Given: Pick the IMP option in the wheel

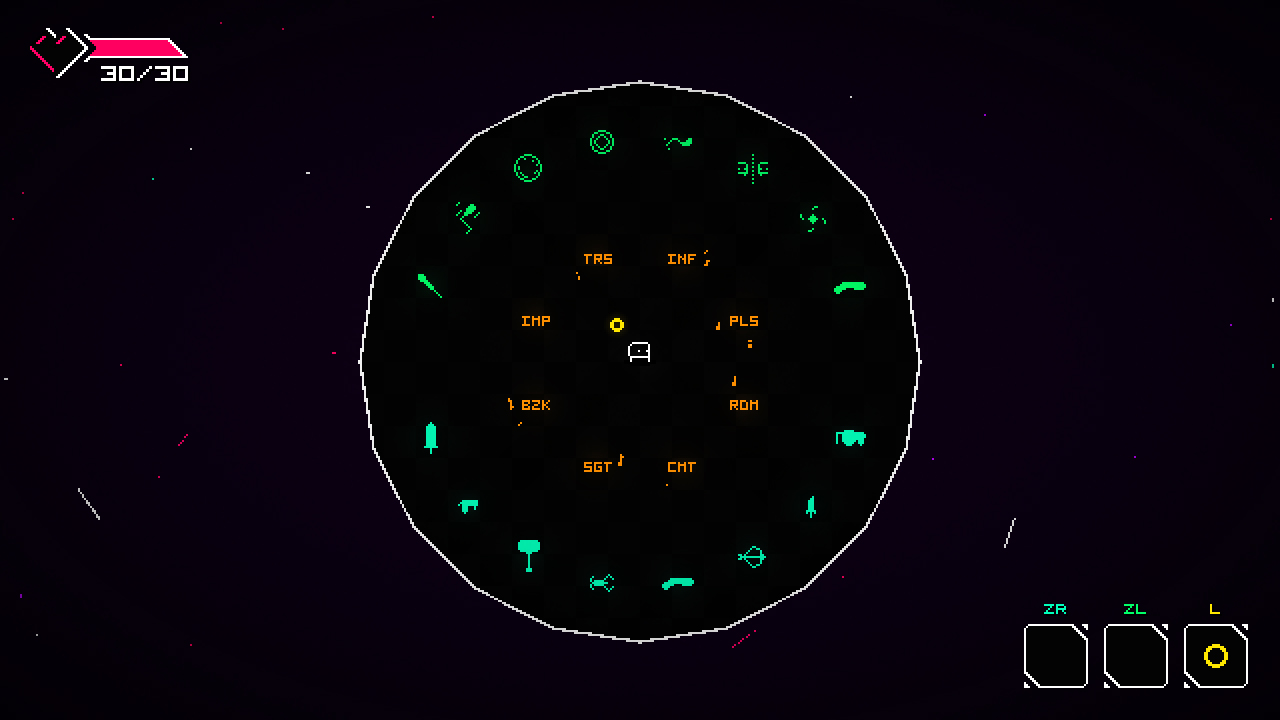Looking at the screenshot, I should pyautogui.click(x=534, y=321).
